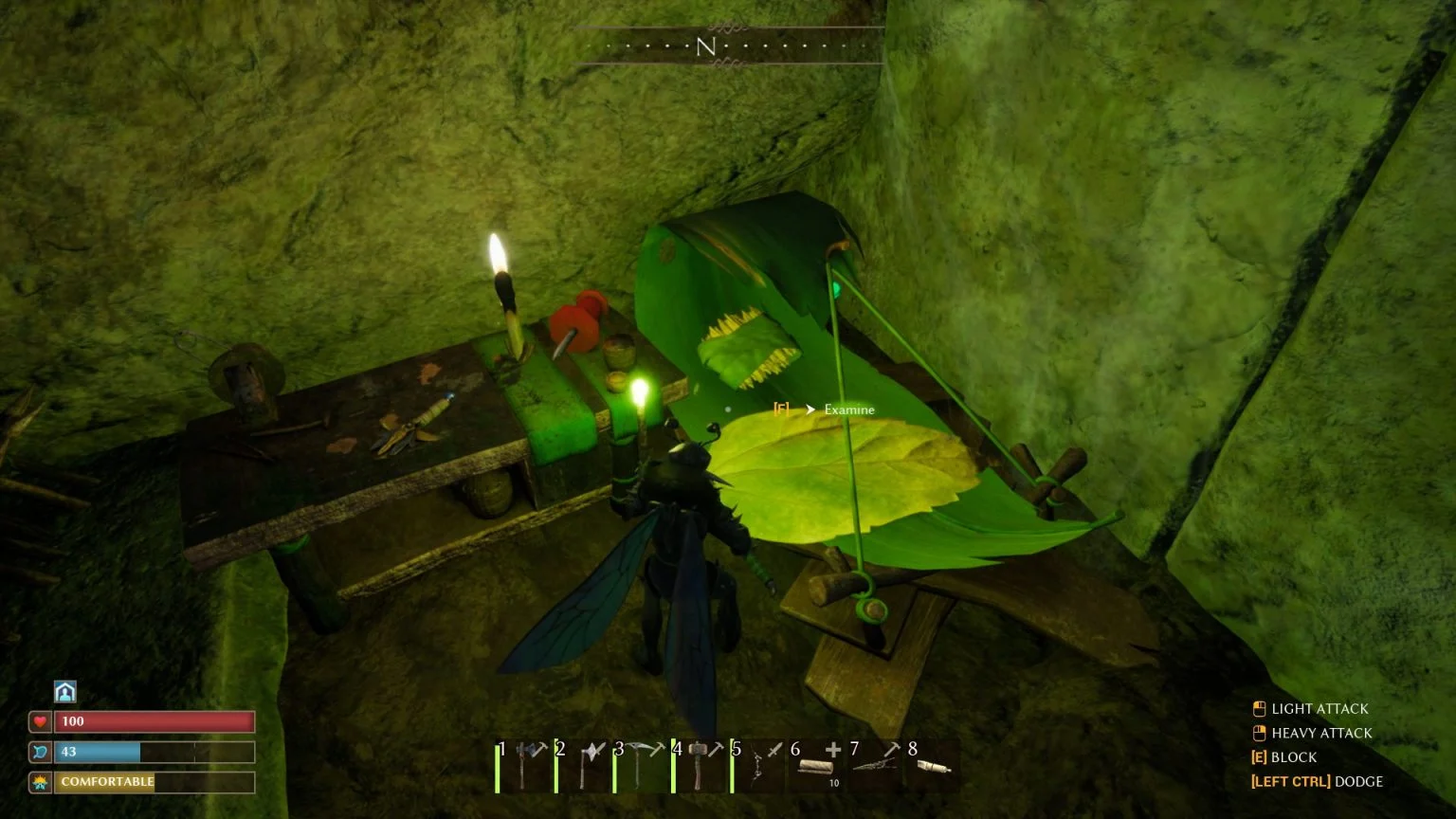This screenshot has height=819, width=1456.
Task: Click the weather icon beside COMFORTABLE bar
Action: tap(39, 782)
